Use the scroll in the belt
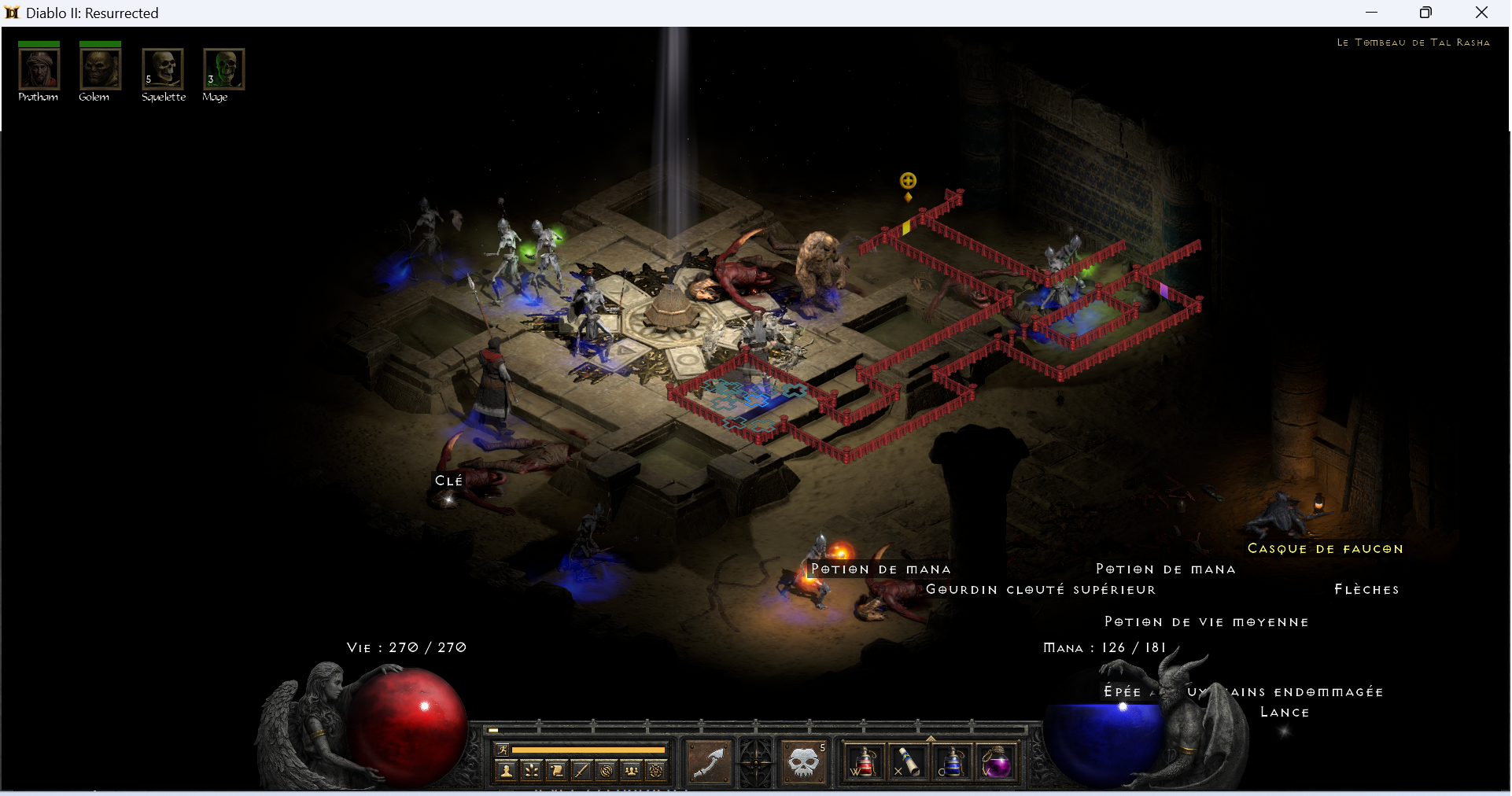Viewport: 1512px width, 796px height. click(908, 761)
